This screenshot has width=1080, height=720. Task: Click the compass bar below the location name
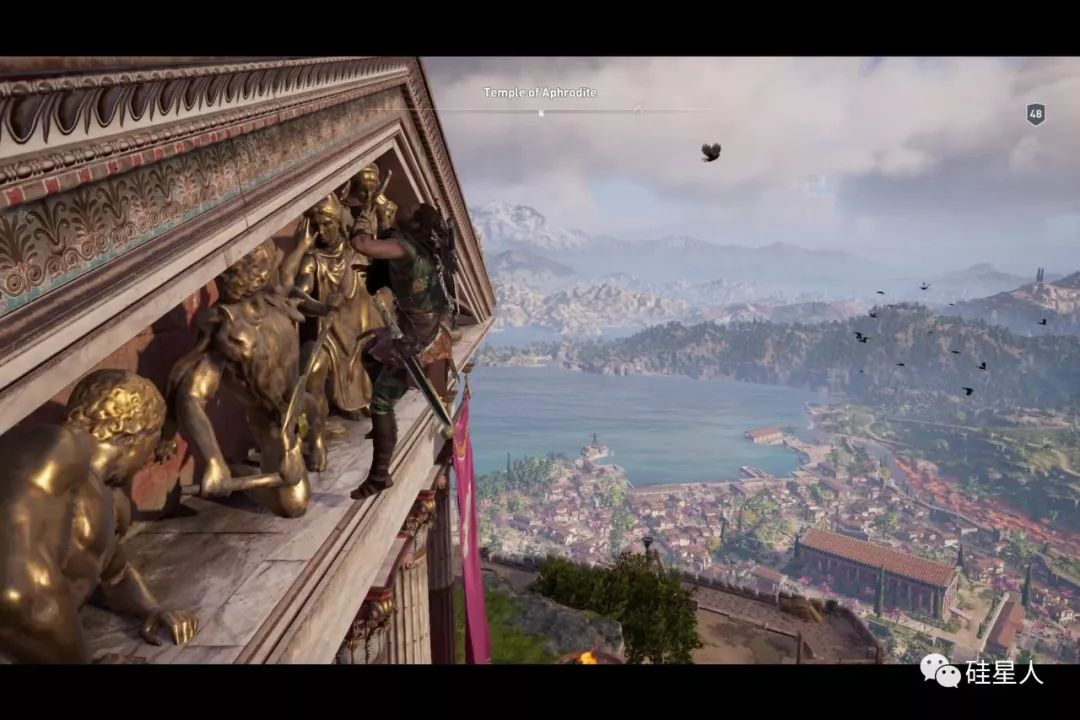click(x=540, y=110)
